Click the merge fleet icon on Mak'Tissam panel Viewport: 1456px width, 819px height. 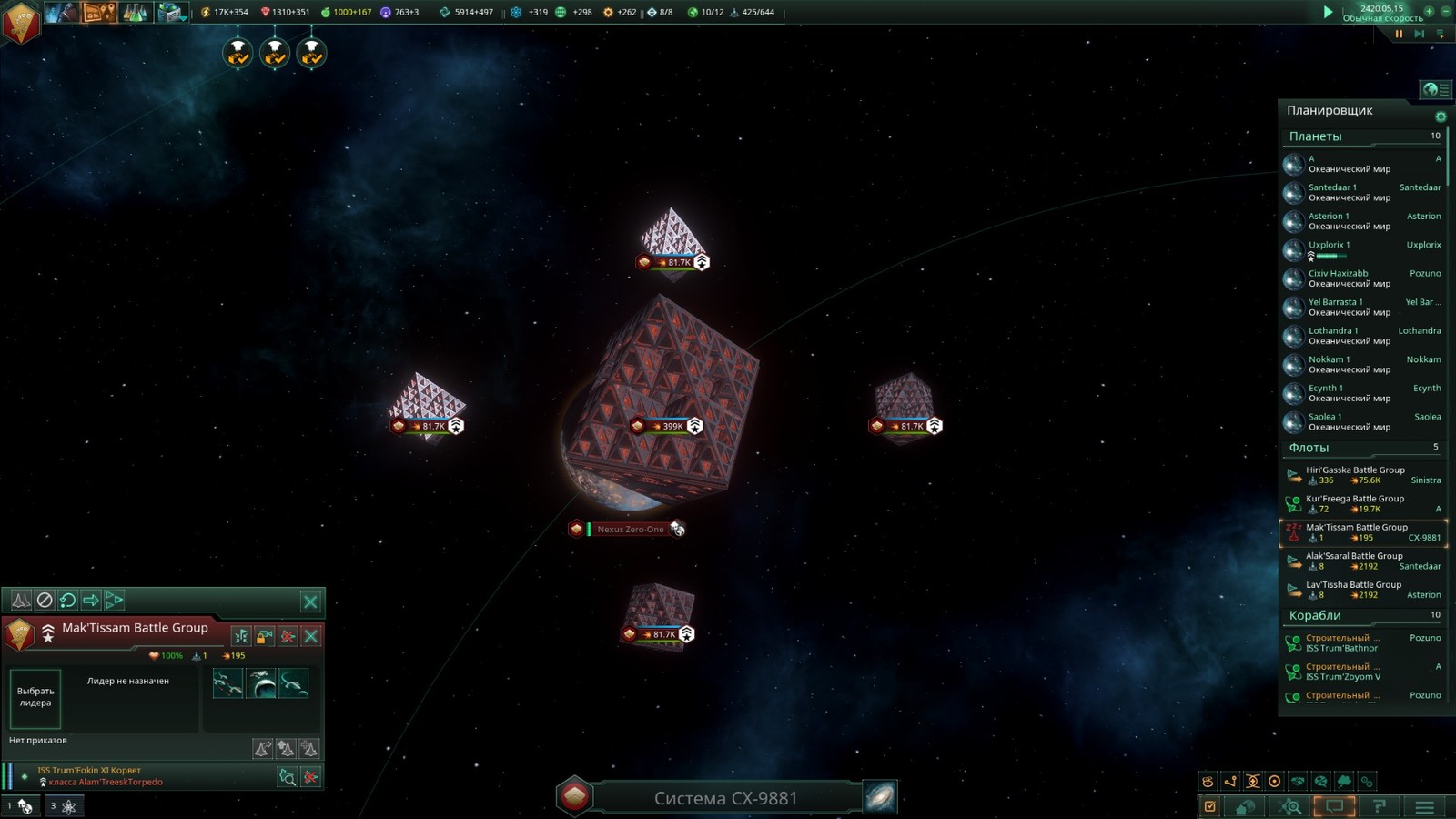click(241, 636)
